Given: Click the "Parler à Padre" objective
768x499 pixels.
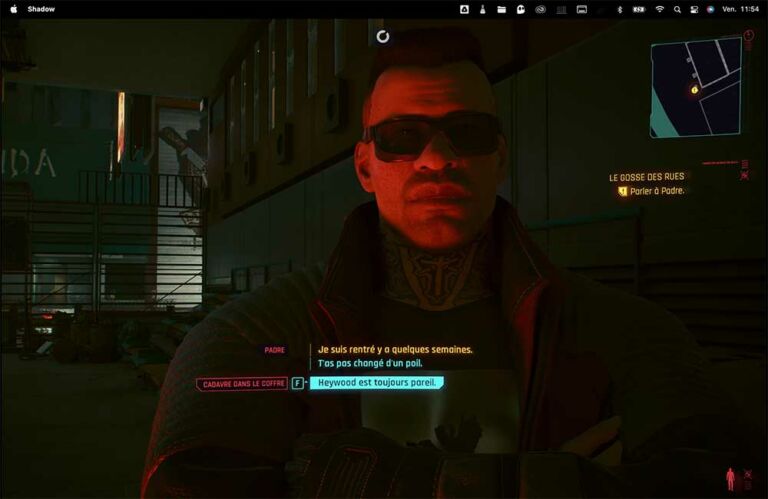Looking at the screenshot, I should tap(657, 190).
